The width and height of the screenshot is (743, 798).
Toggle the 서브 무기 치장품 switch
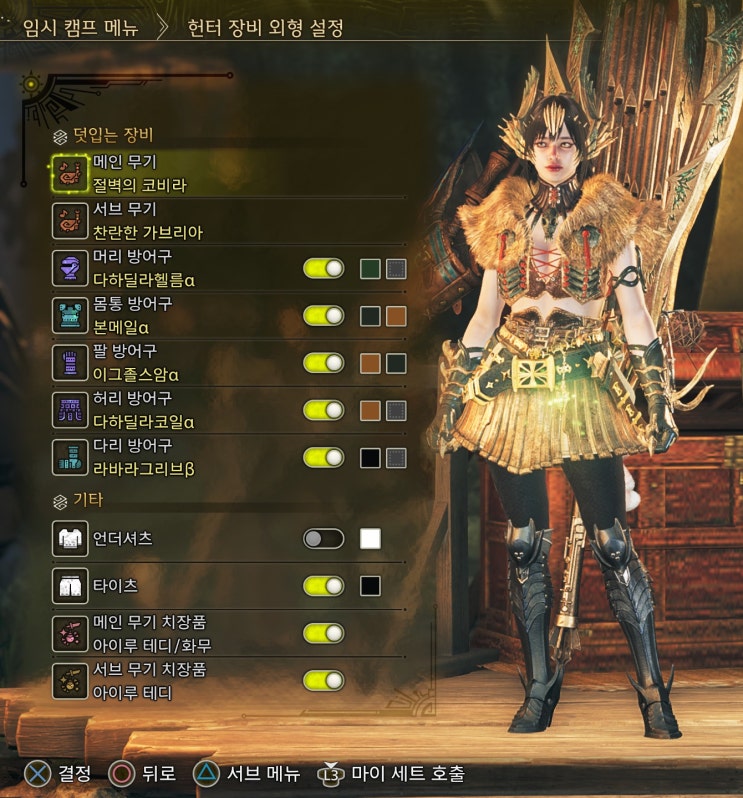coord(323,680)
